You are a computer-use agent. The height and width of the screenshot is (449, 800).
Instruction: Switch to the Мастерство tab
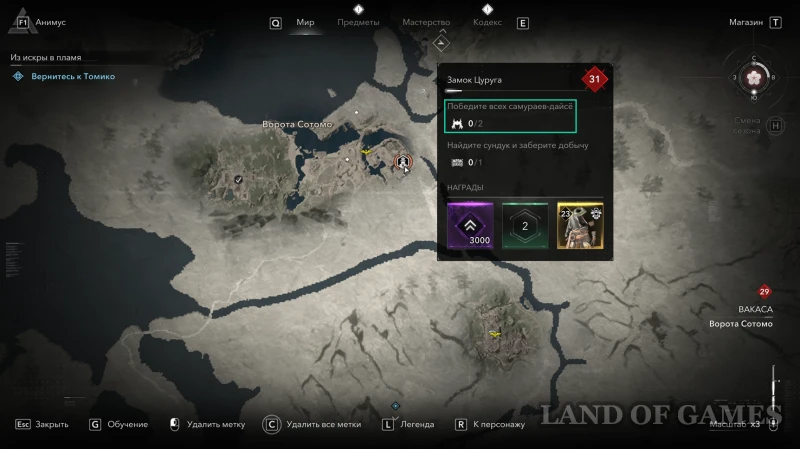pyautogui.click(x=425, y=22)
